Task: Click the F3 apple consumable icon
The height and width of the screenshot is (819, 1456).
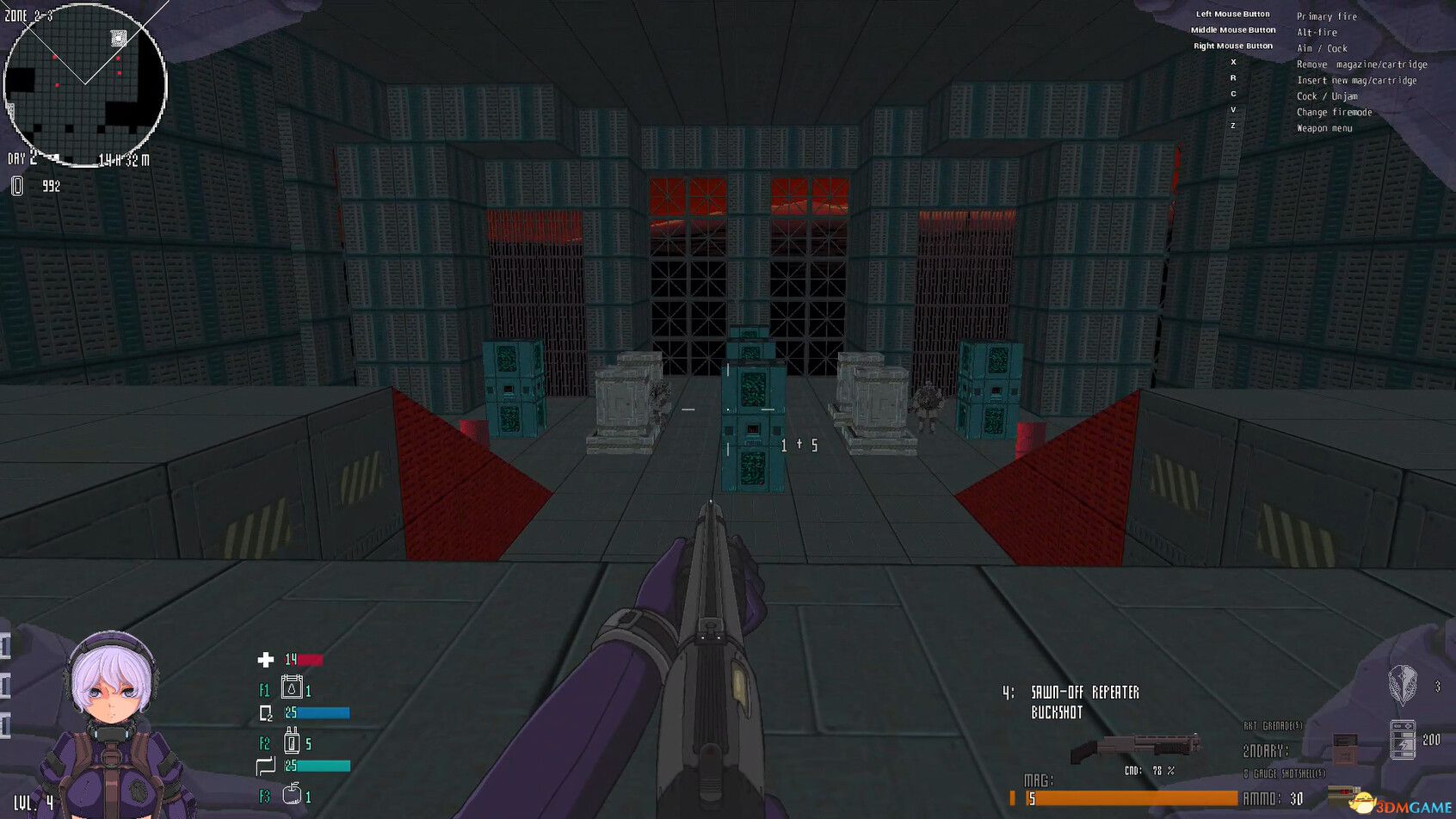Action: coord(293,795)
